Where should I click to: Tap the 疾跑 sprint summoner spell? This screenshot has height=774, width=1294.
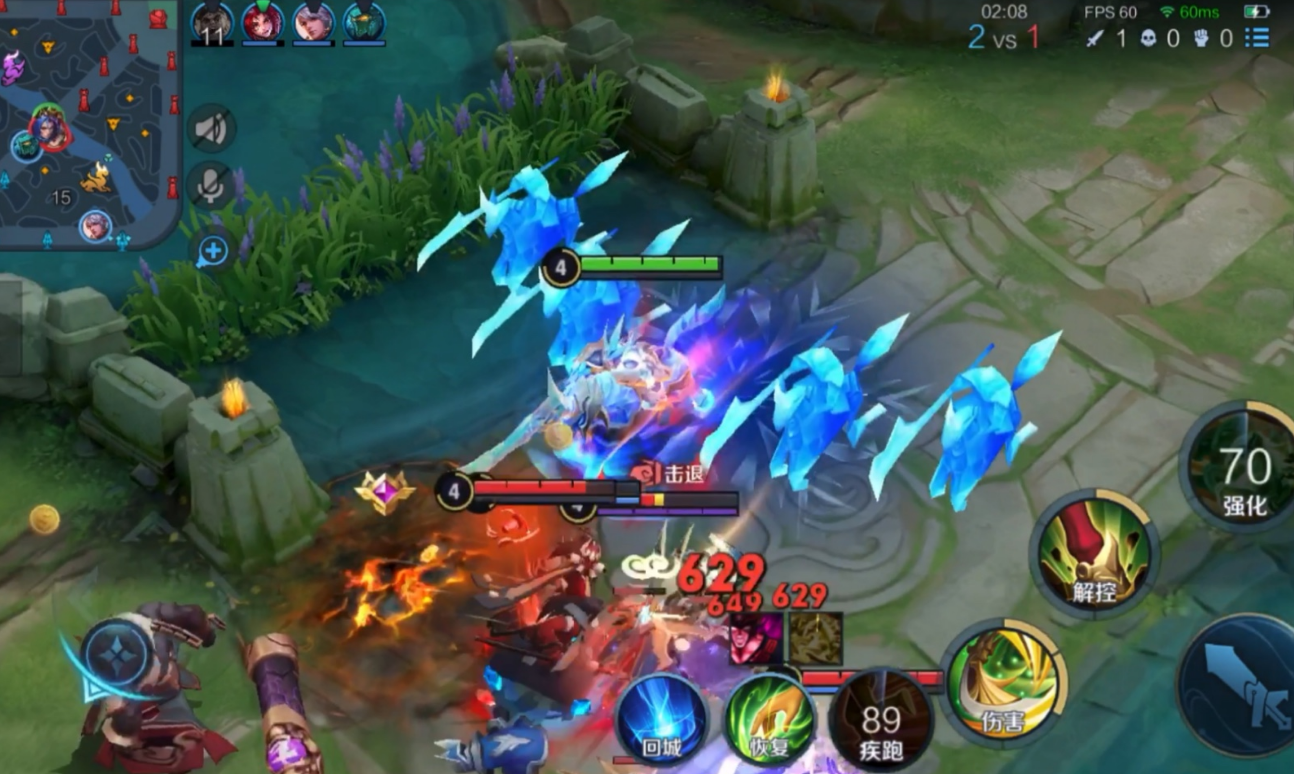[880, 720]
